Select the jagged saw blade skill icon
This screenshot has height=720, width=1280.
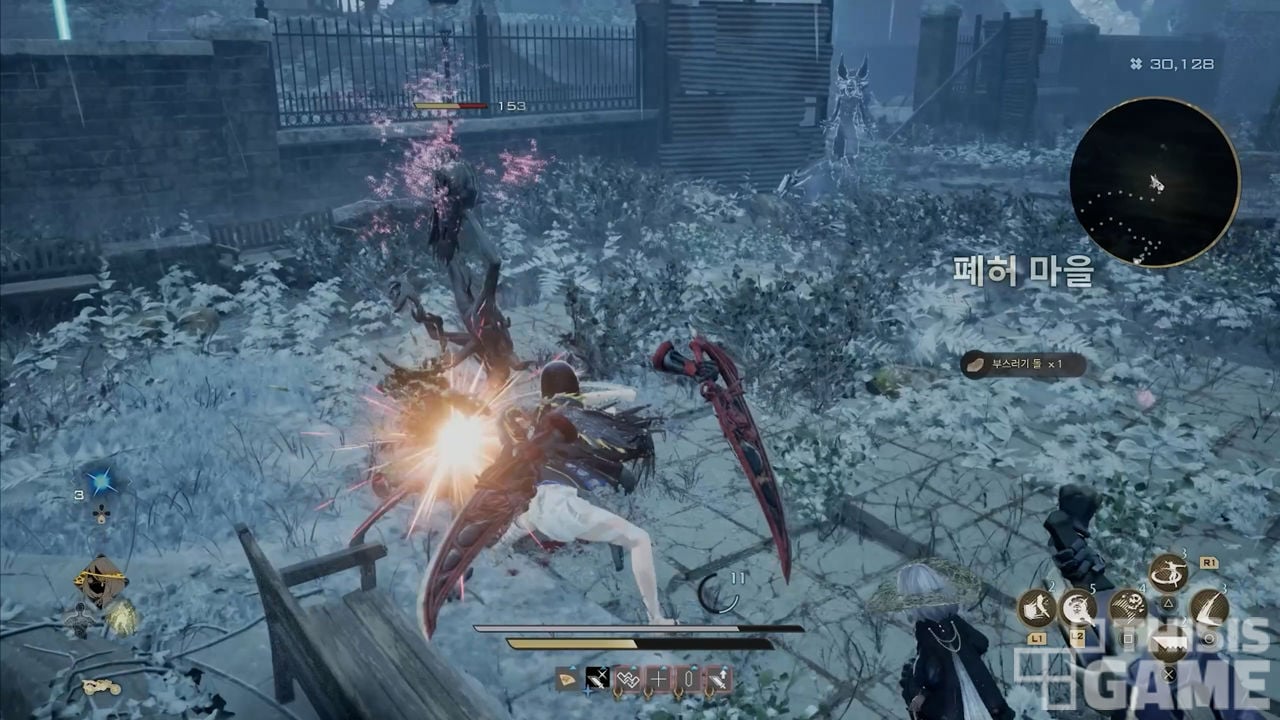[x=1169, y=643]
